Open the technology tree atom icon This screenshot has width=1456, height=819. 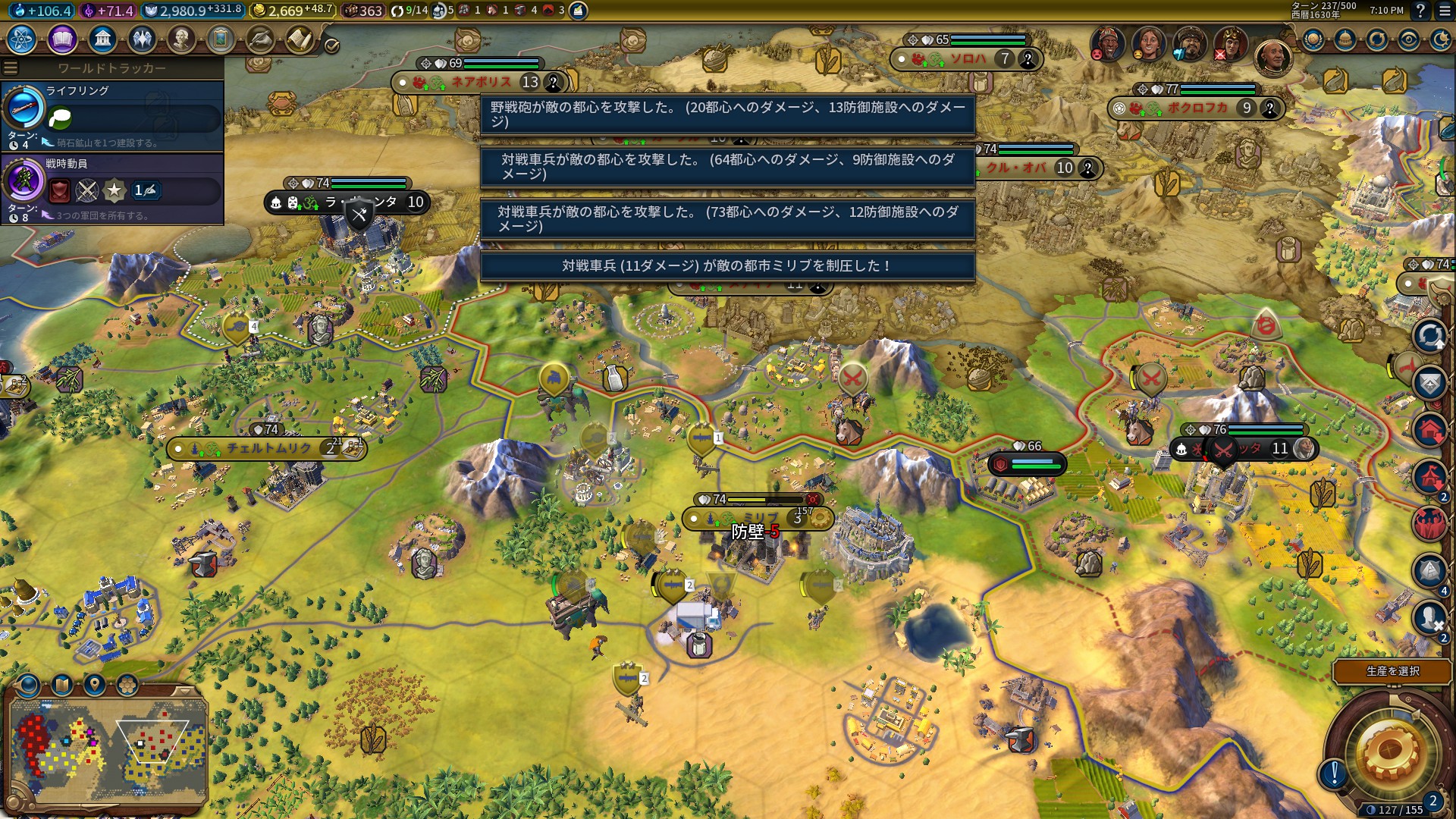(x=22, y=39)
